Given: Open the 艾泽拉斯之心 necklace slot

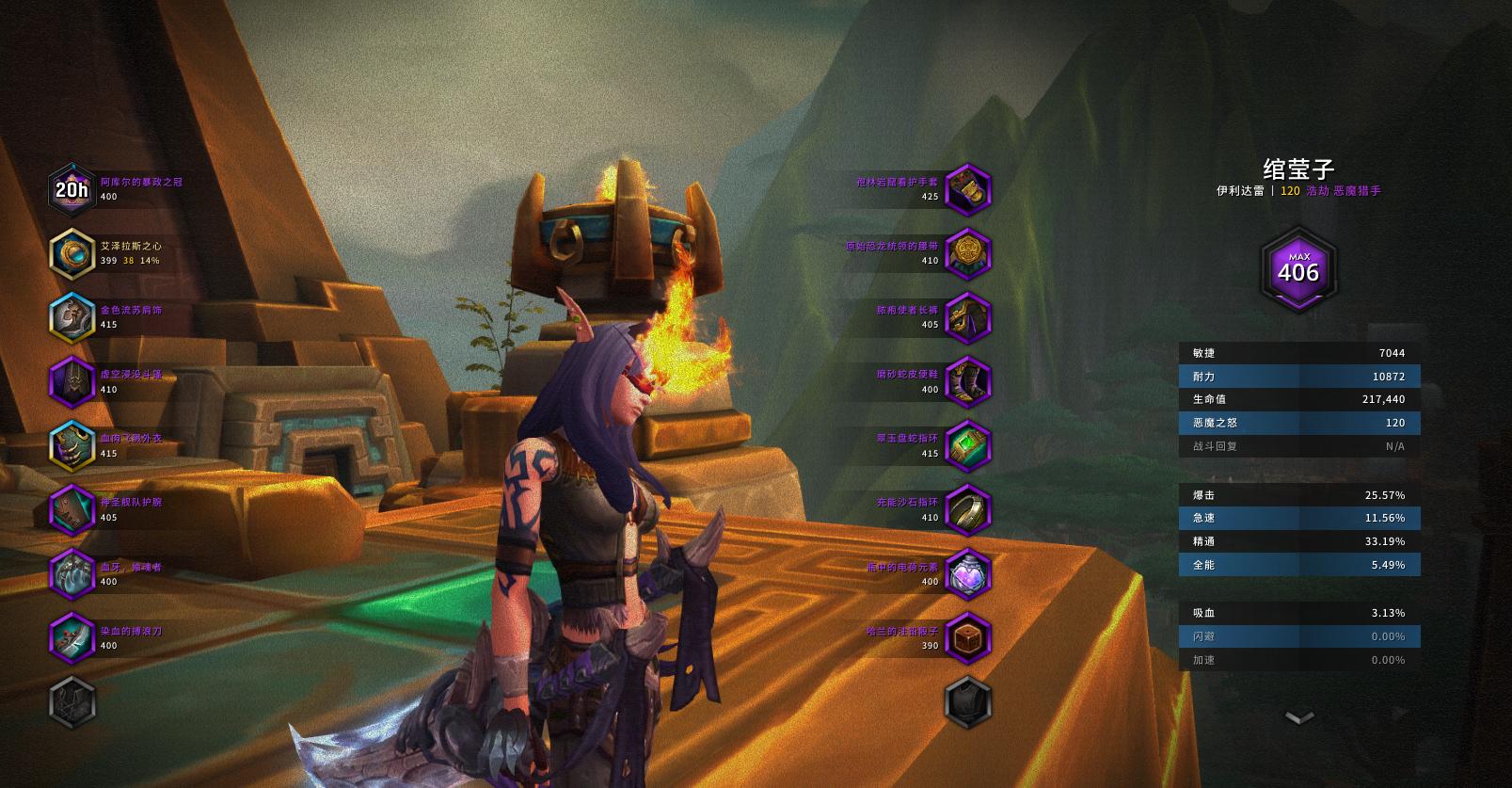Looking at the screenshot, I should 72,254.
